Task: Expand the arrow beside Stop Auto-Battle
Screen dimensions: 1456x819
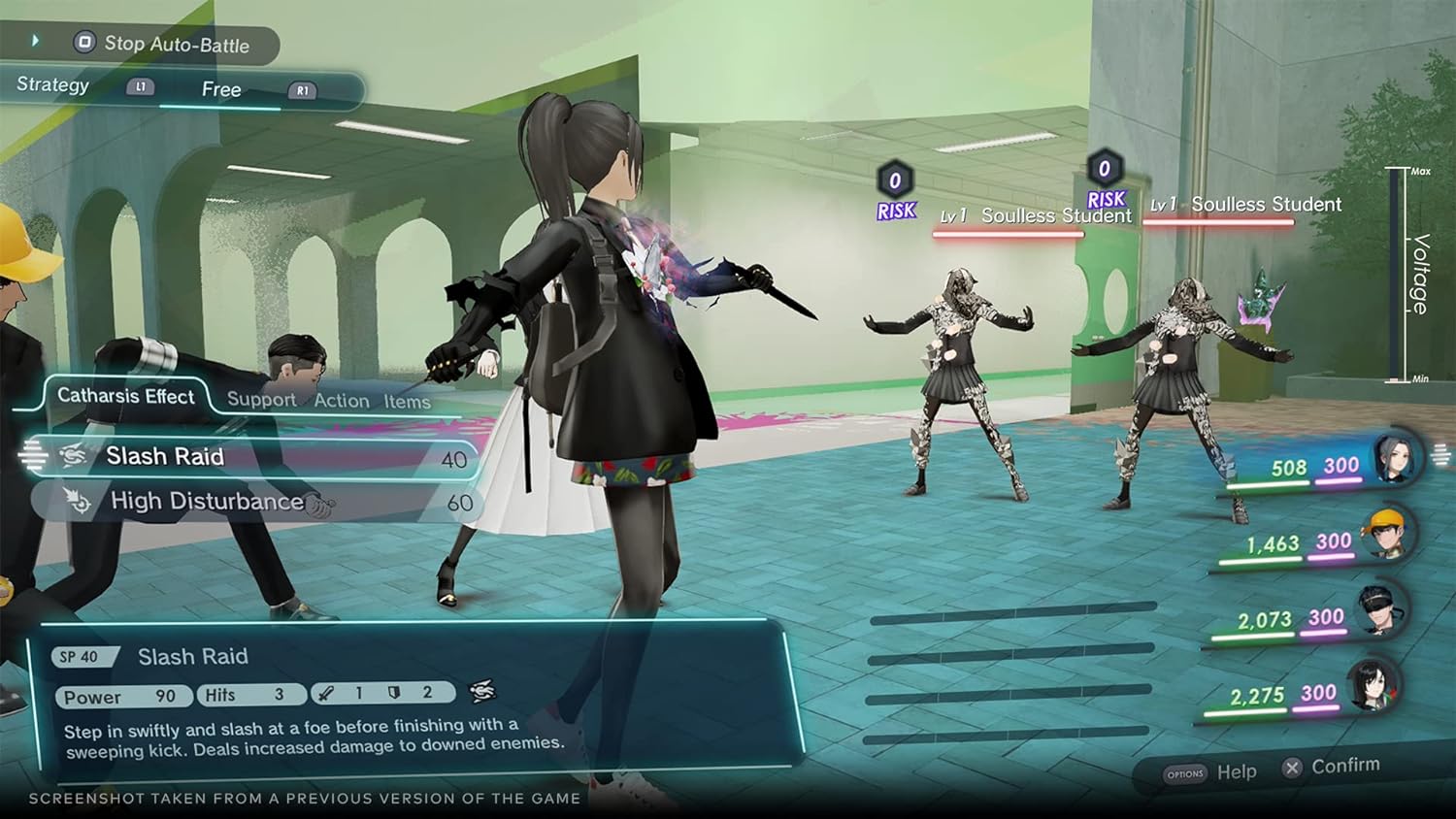Action: click(x=37, y=42)
